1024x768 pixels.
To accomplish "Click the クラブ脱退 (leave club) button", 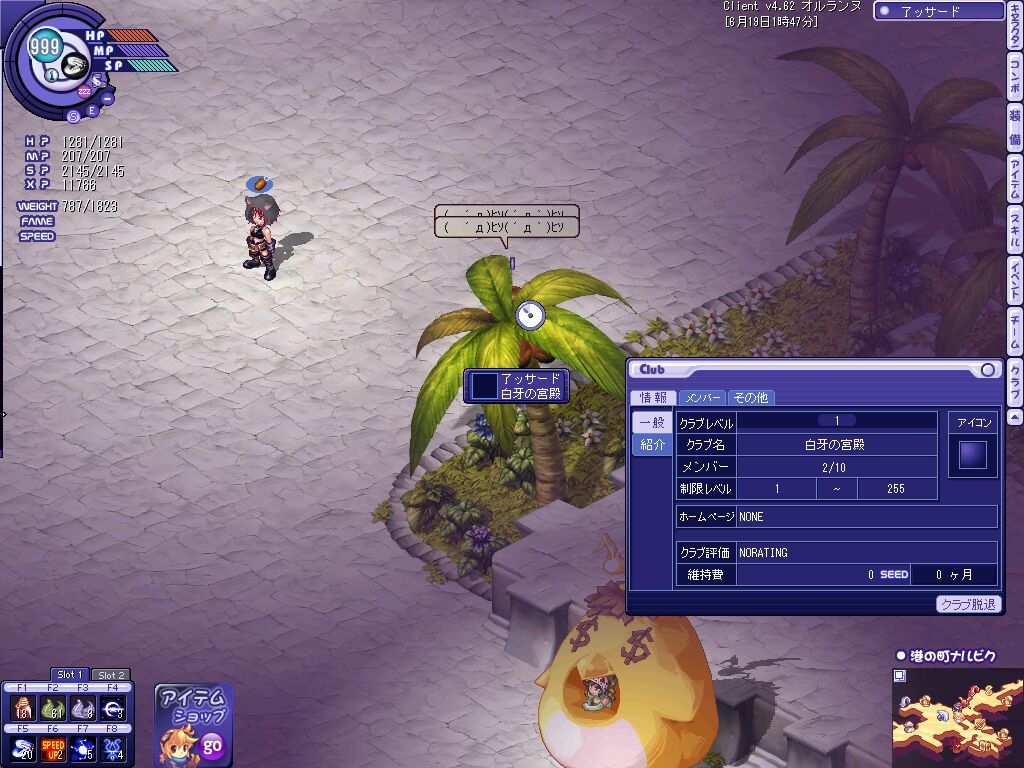I will pyautogui.click(x=969, y=604).
